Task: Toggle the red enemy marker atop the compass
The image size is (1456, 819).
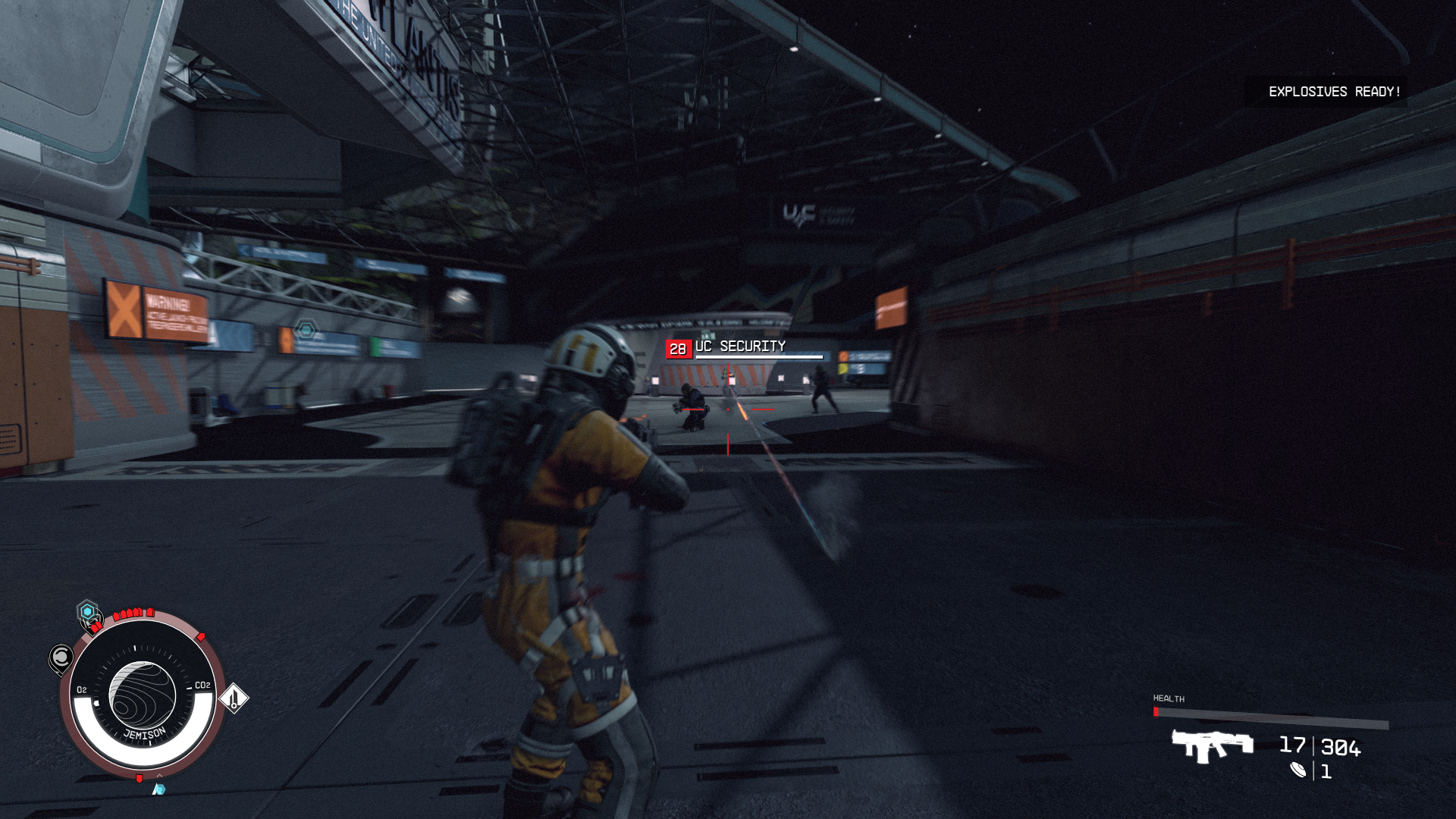Action: click(134, 613)
